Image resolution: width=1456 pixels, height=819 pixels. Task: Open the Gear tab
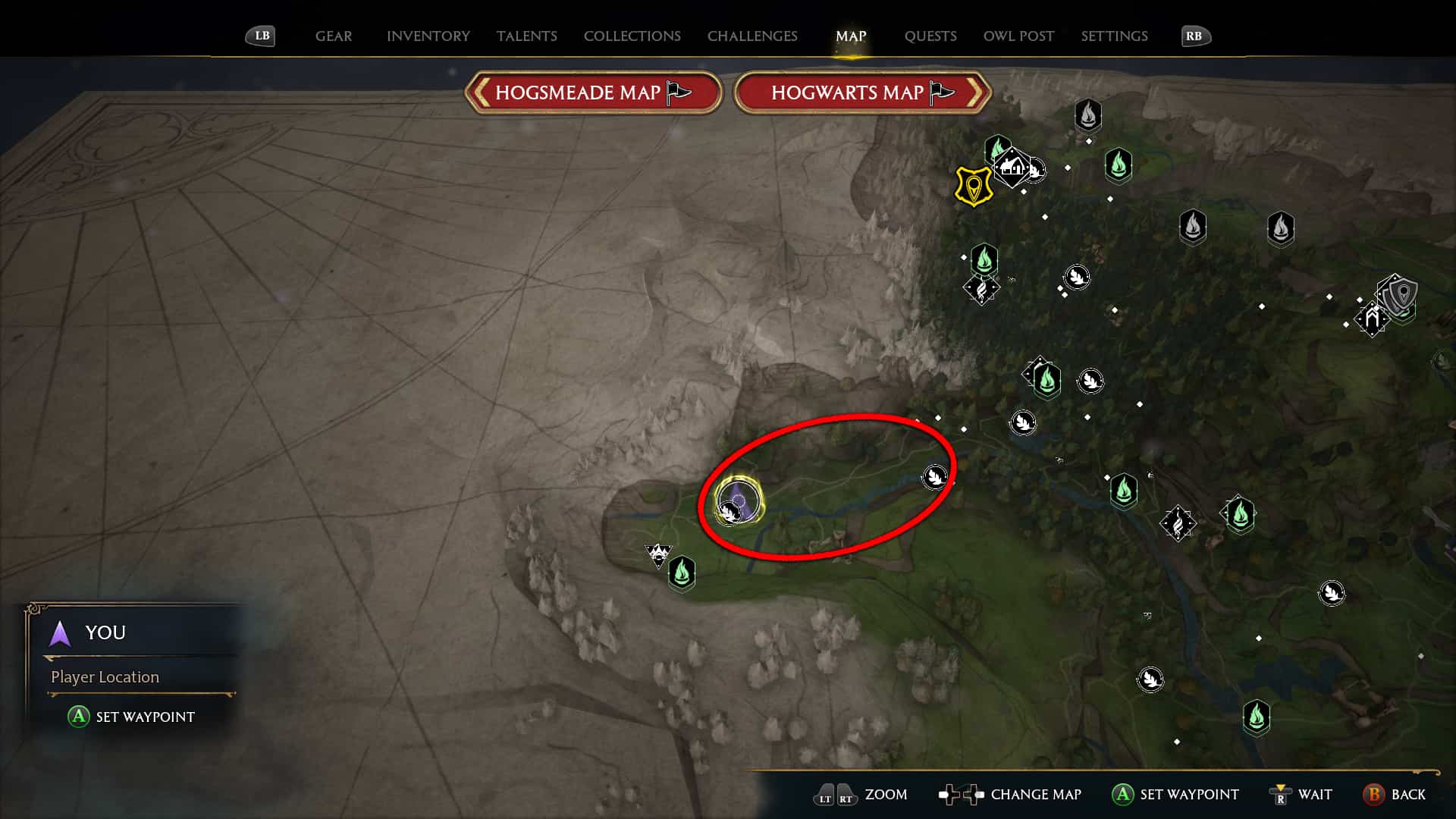(x=334, y=36)
